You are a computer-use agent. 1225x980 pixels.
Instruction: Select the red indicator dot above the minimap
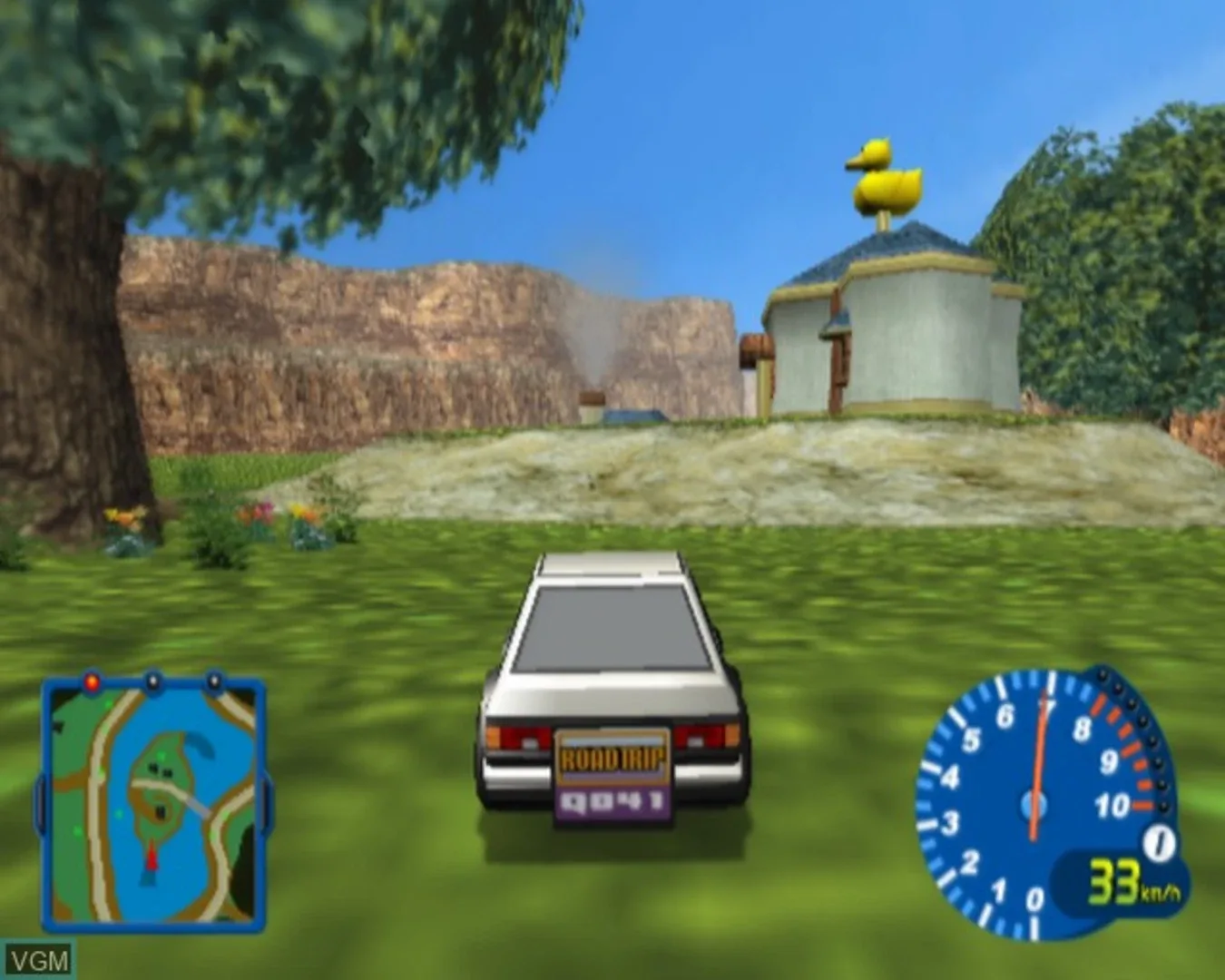92,681
